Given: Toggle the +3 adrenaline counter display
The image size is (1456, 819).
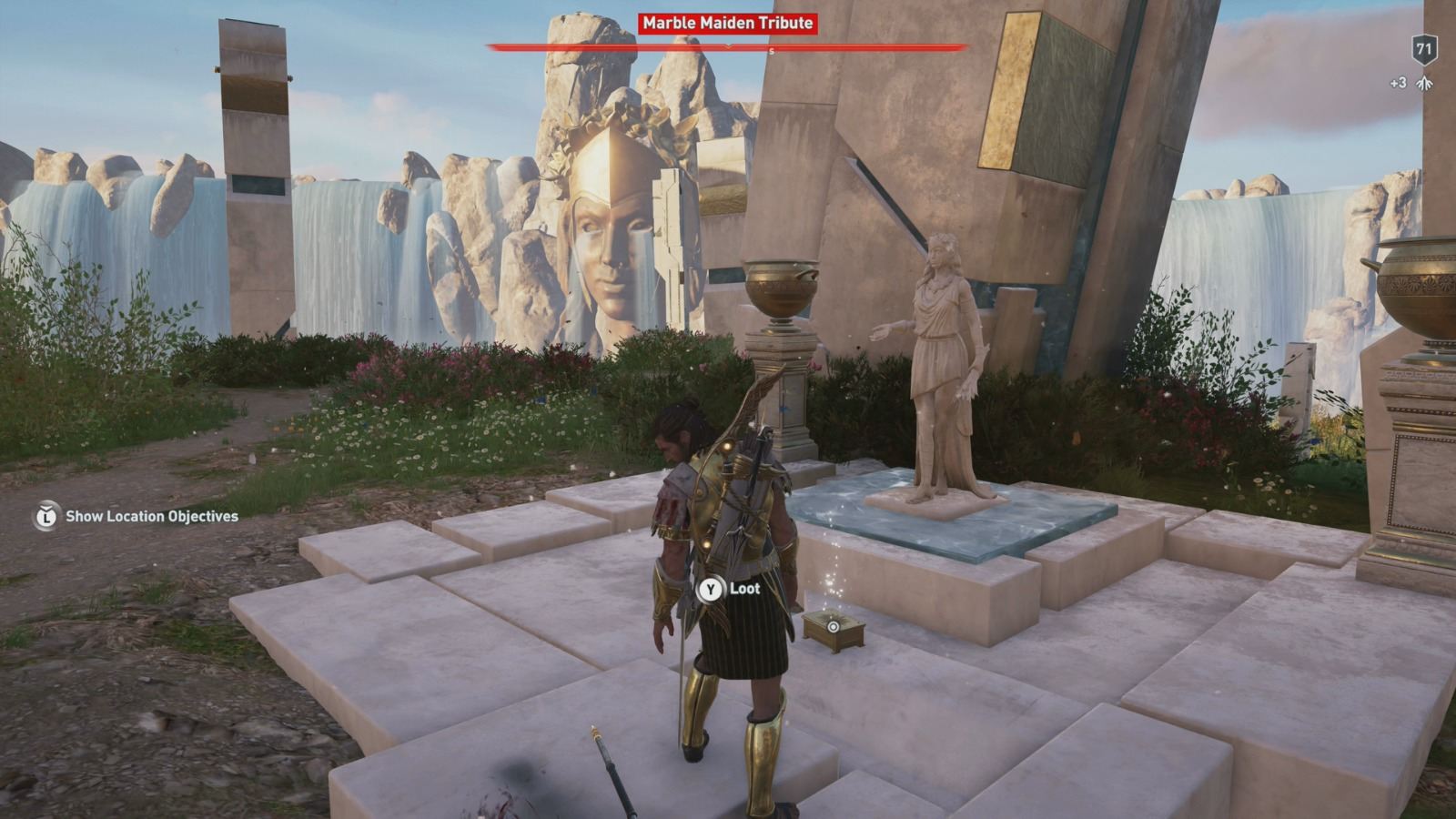Looking at the screenshot, I should [1398, 81].
